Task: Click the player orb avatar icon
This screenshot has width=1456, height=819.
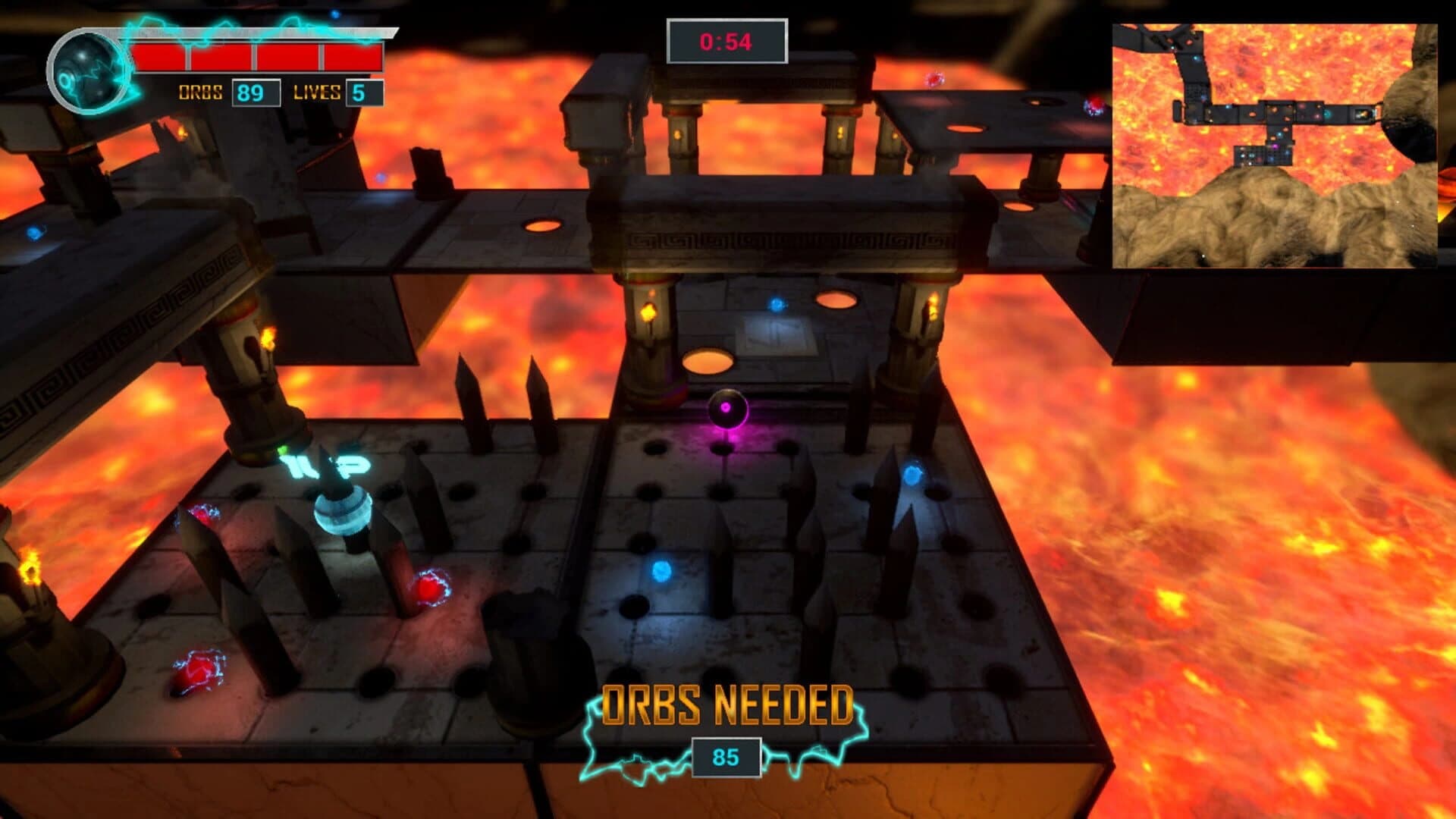Action: pos(87,68)
